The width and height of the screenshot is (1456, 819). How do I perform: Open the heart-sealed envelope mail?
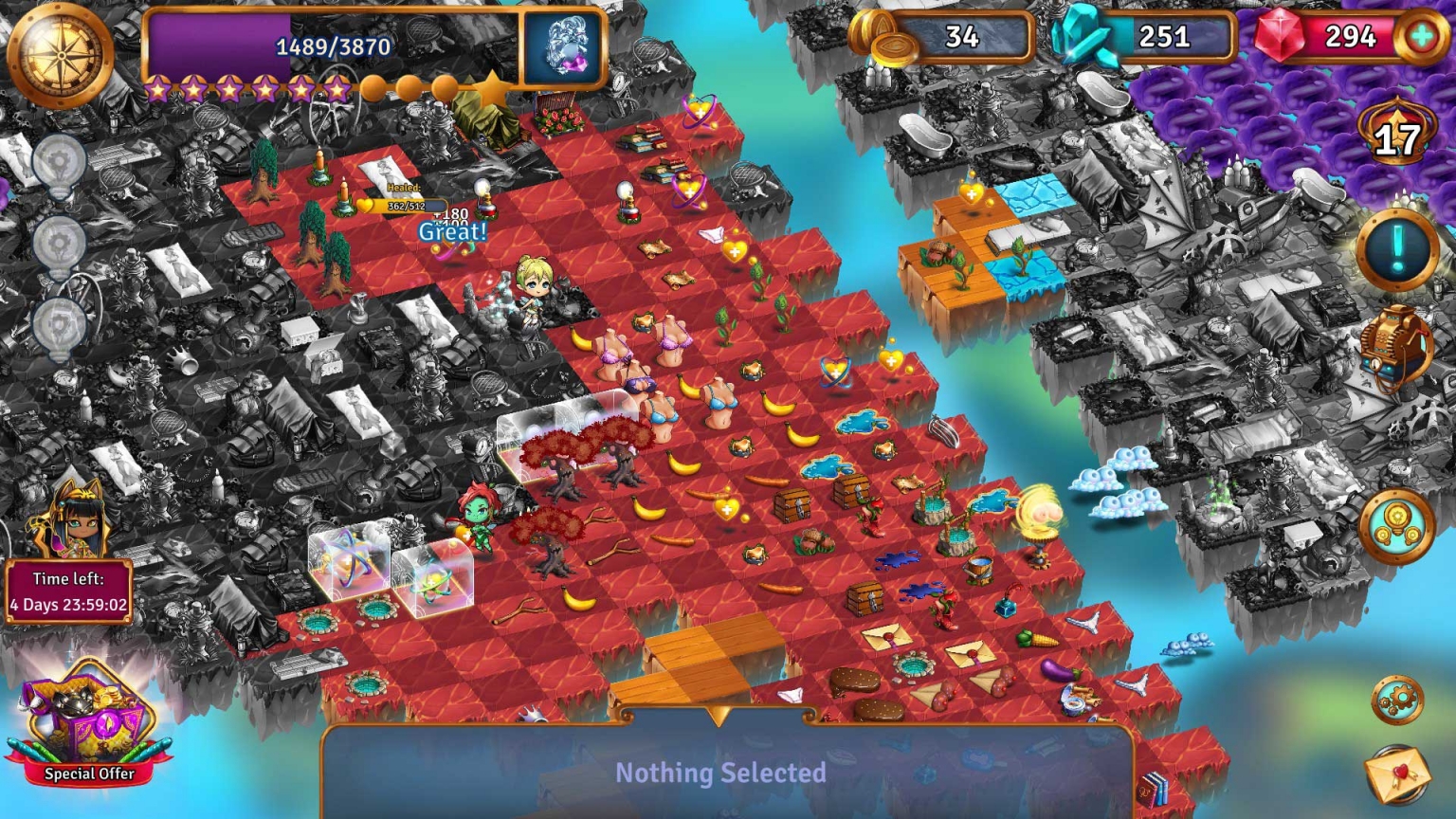1397,772
